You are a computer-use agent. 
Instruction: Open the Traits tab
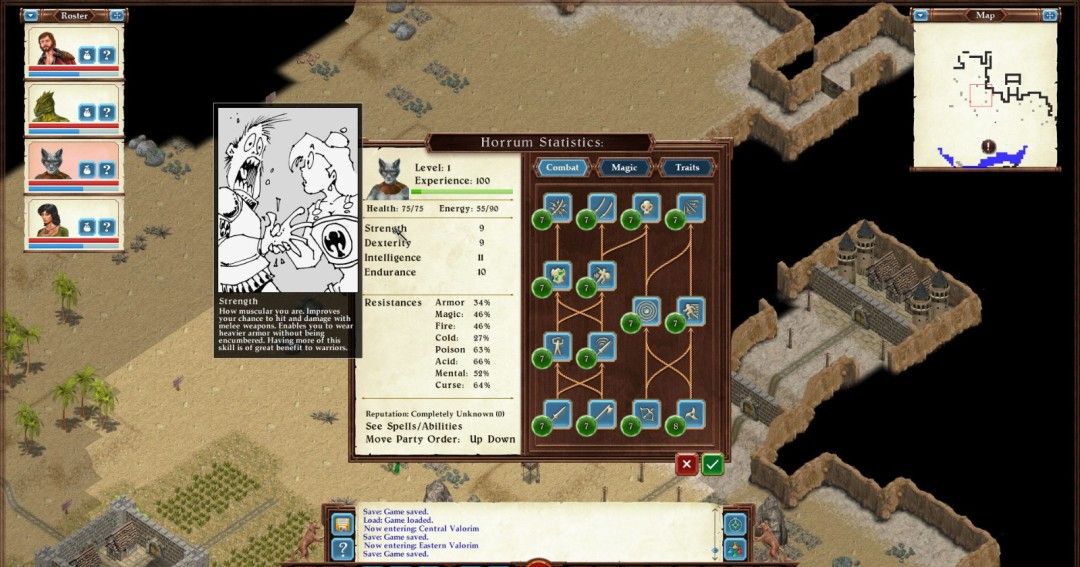click(x=687, y=167)
